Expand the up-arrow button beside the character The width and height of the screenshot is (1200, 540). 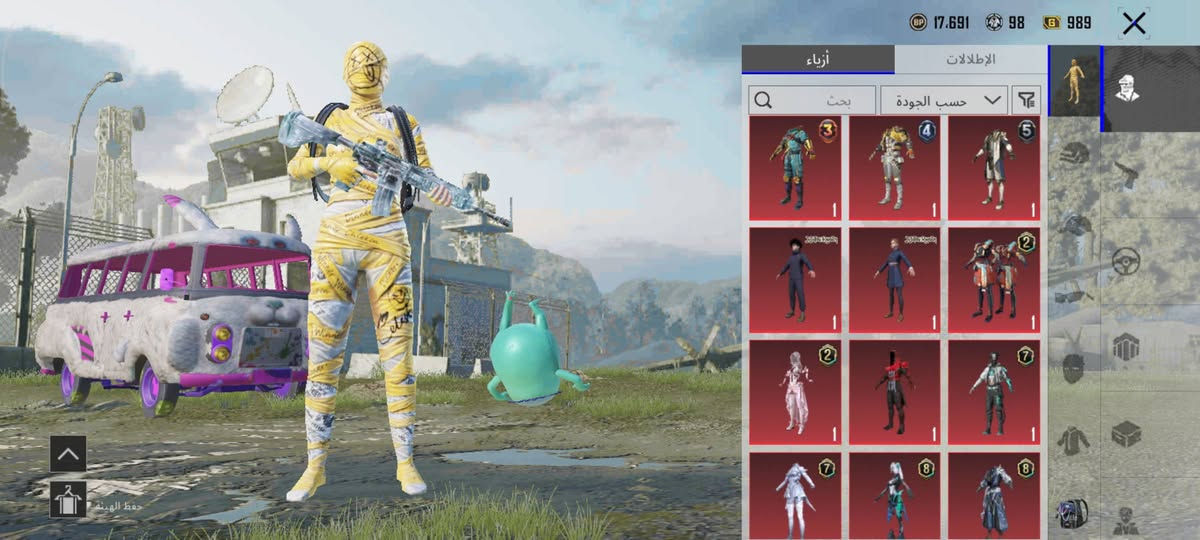68,453
